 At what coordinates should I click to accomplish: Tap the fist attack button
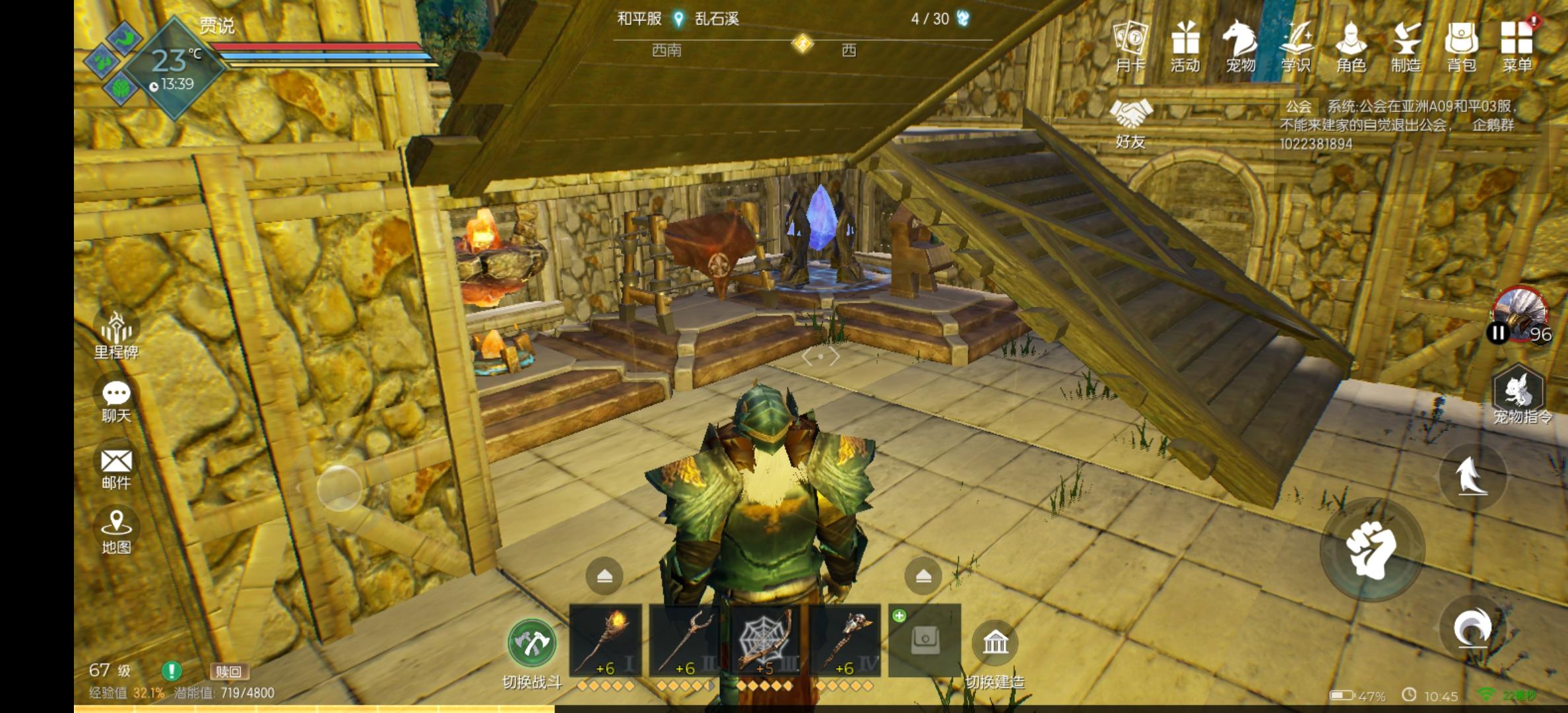(x=1372, y=549)
